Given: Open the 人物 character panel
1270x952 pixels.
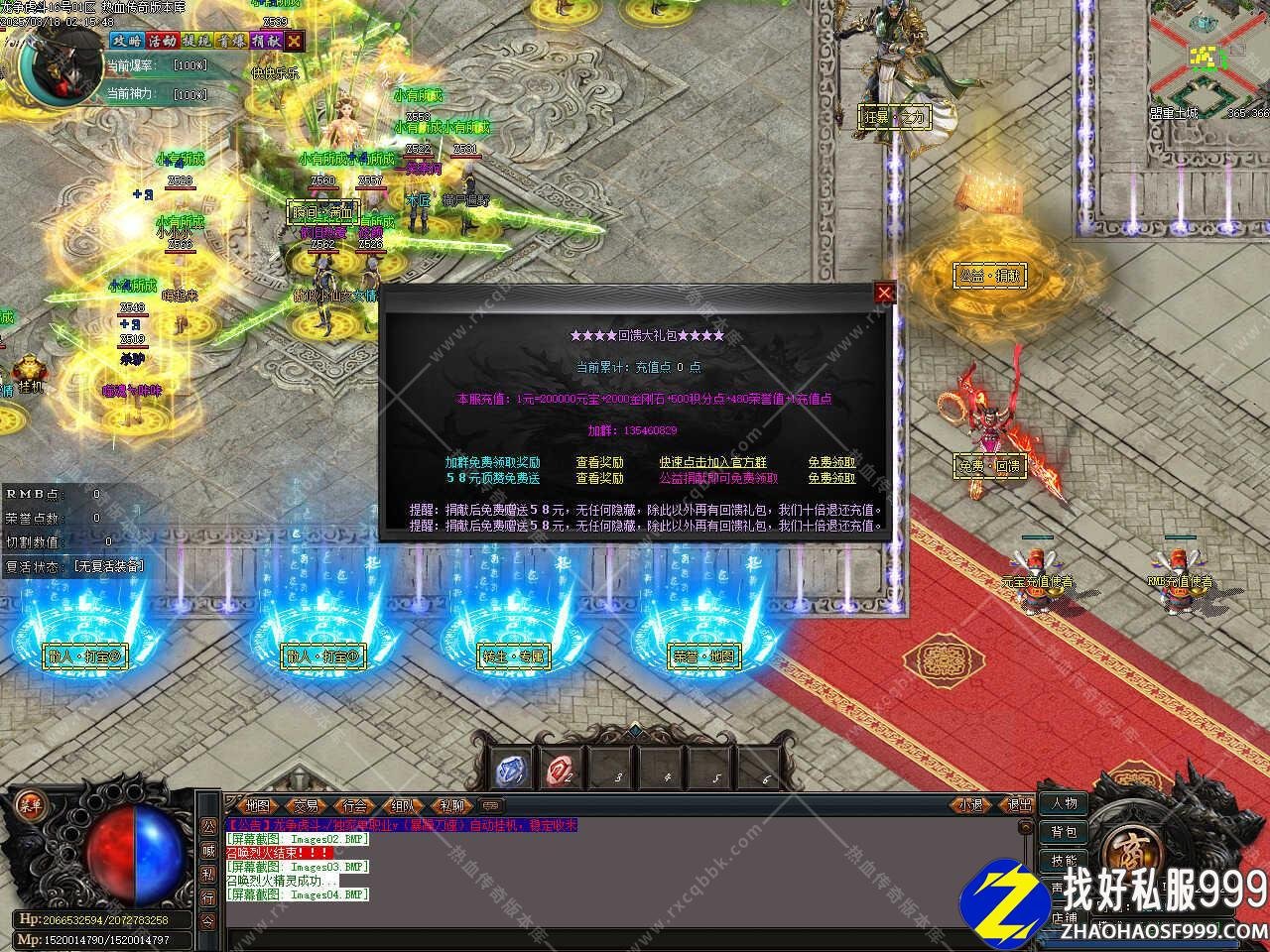Looking at the screenshot, I should (x=1065, y=803).
